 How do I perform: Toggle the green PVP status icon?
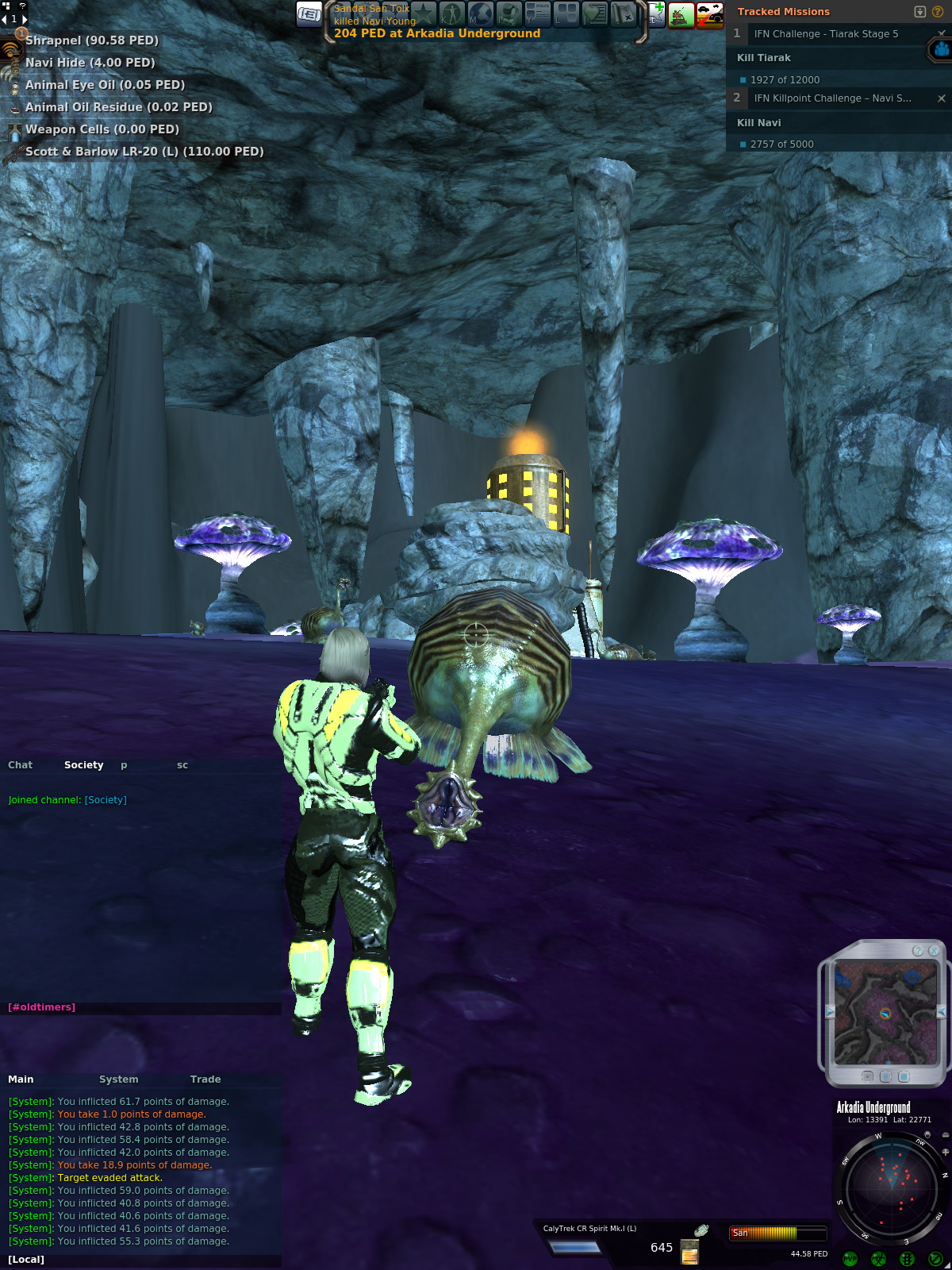(x=850, y=1259)
